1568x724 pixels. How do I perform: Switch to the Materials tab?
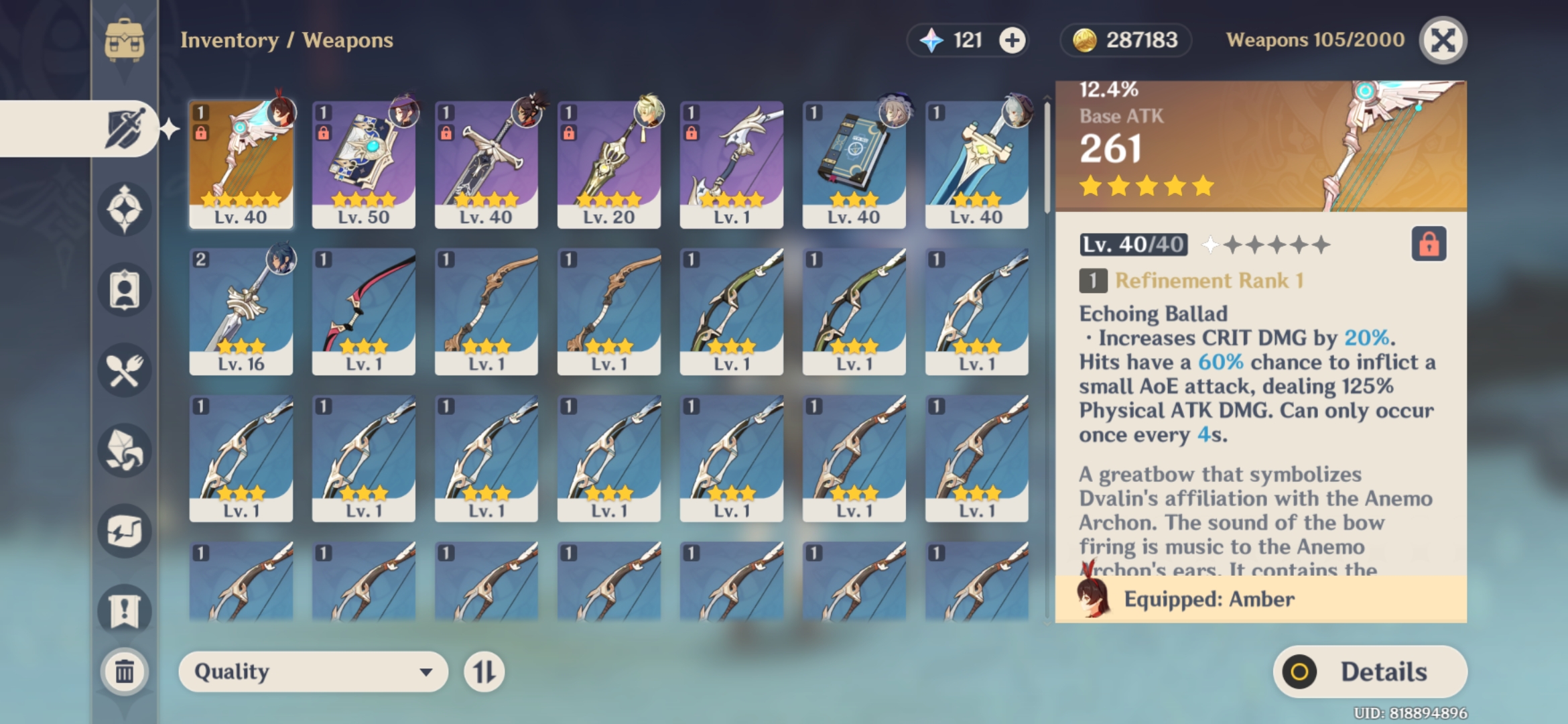tap(125, 450)
